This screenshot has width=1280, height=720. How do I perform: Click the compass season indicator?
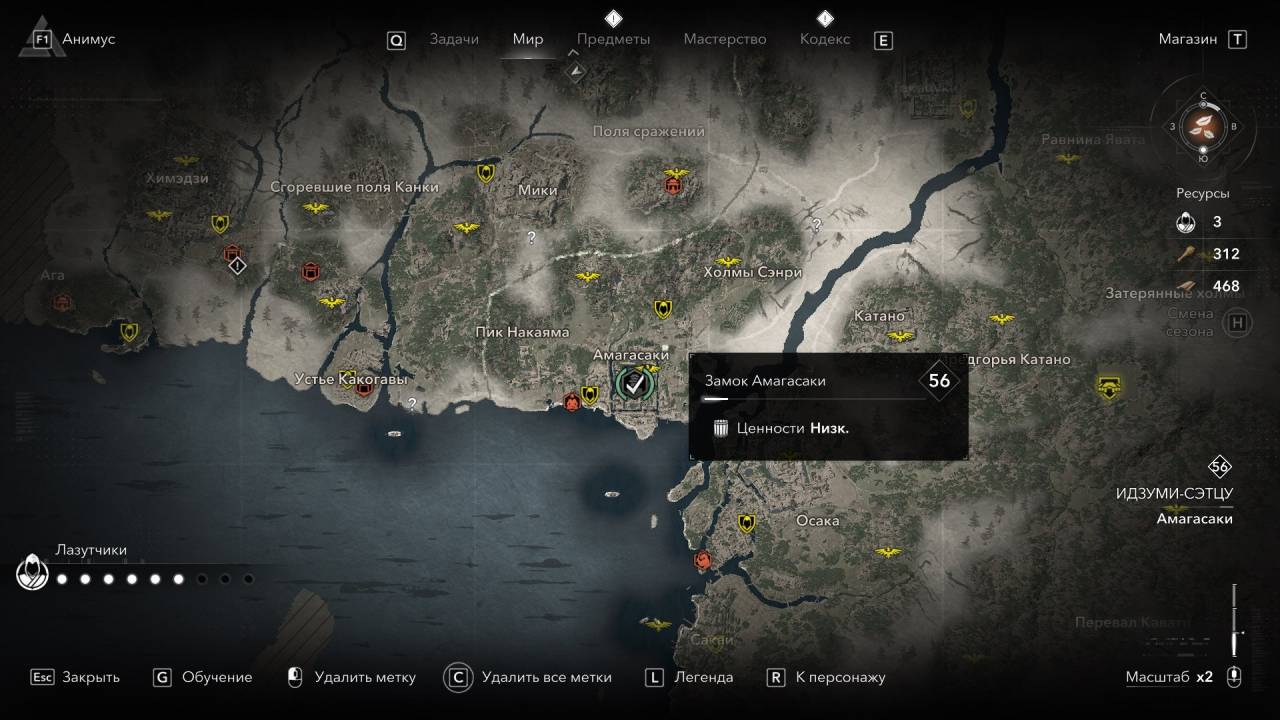(x=1202, y=126)
